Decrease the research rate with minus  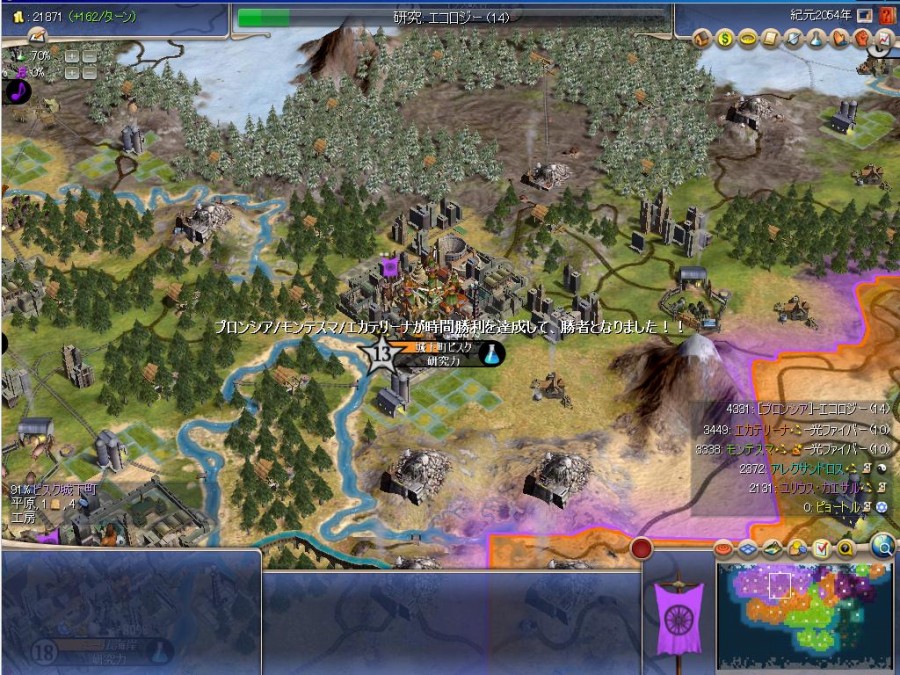89,56
